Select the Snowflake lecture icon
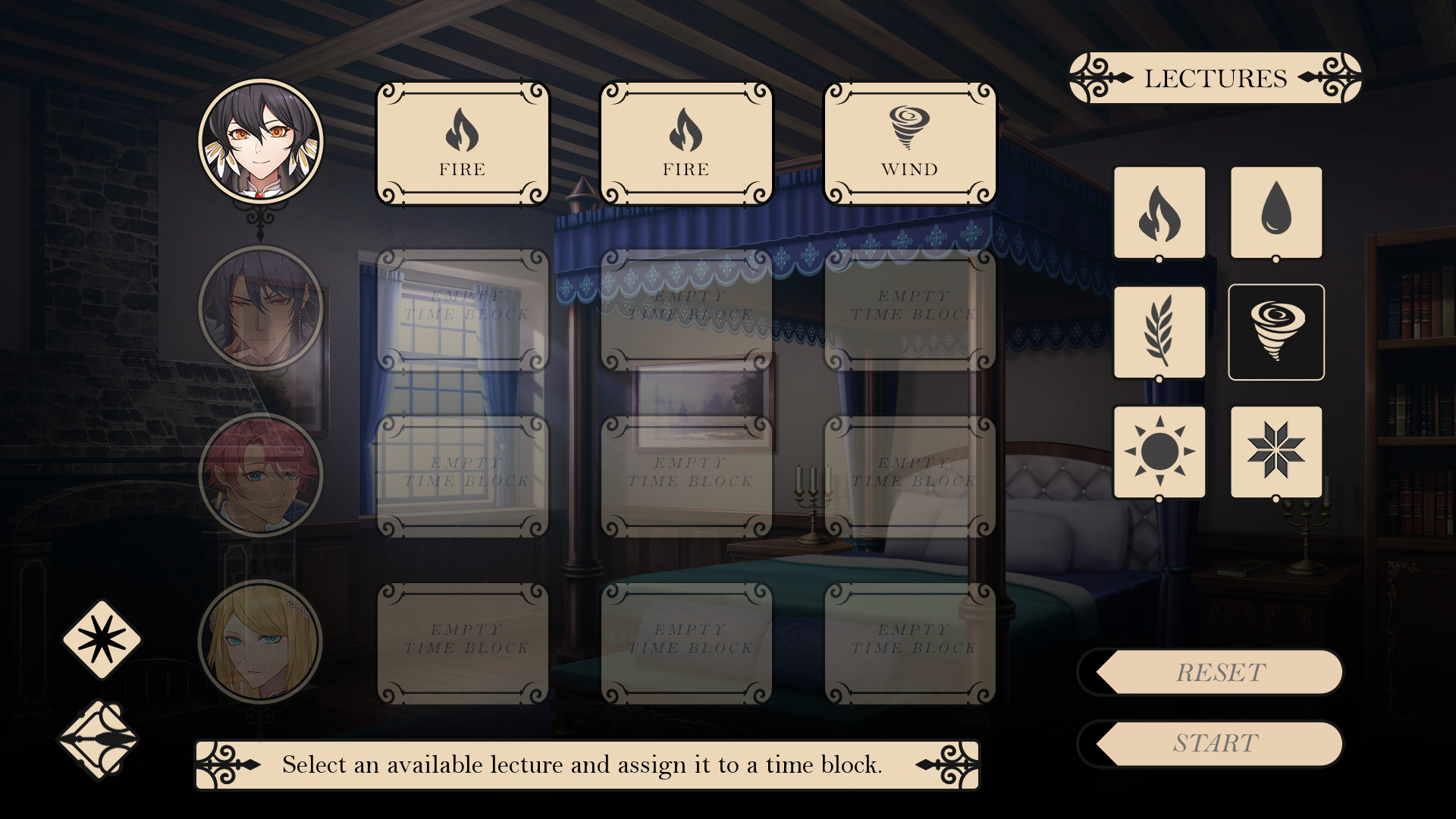Viewport: 1456px width, 819px height. (1276, 450)
